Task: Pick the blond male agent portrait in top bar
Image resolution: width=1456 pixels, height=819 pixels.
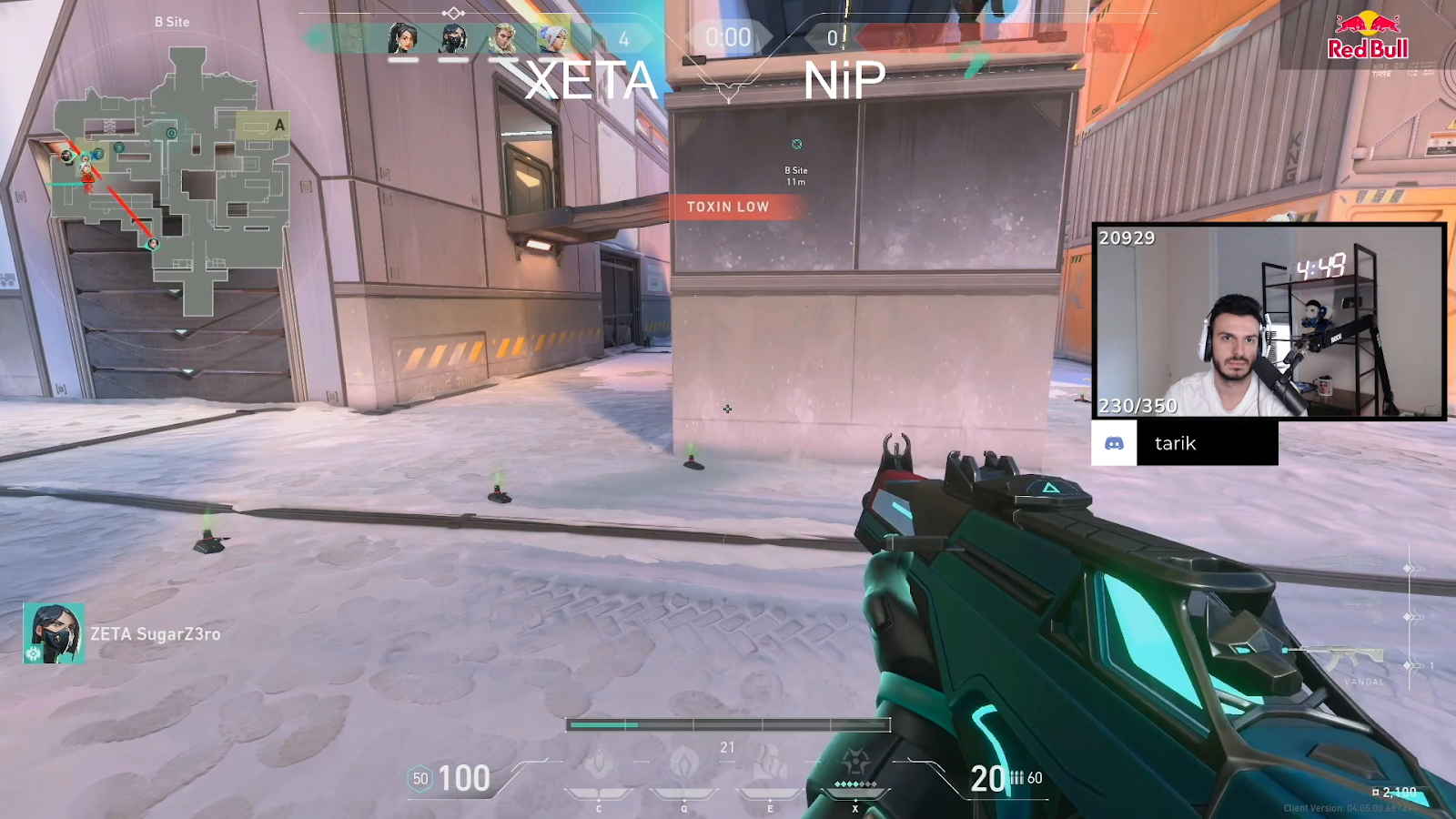Action: [x=503, y=38]
